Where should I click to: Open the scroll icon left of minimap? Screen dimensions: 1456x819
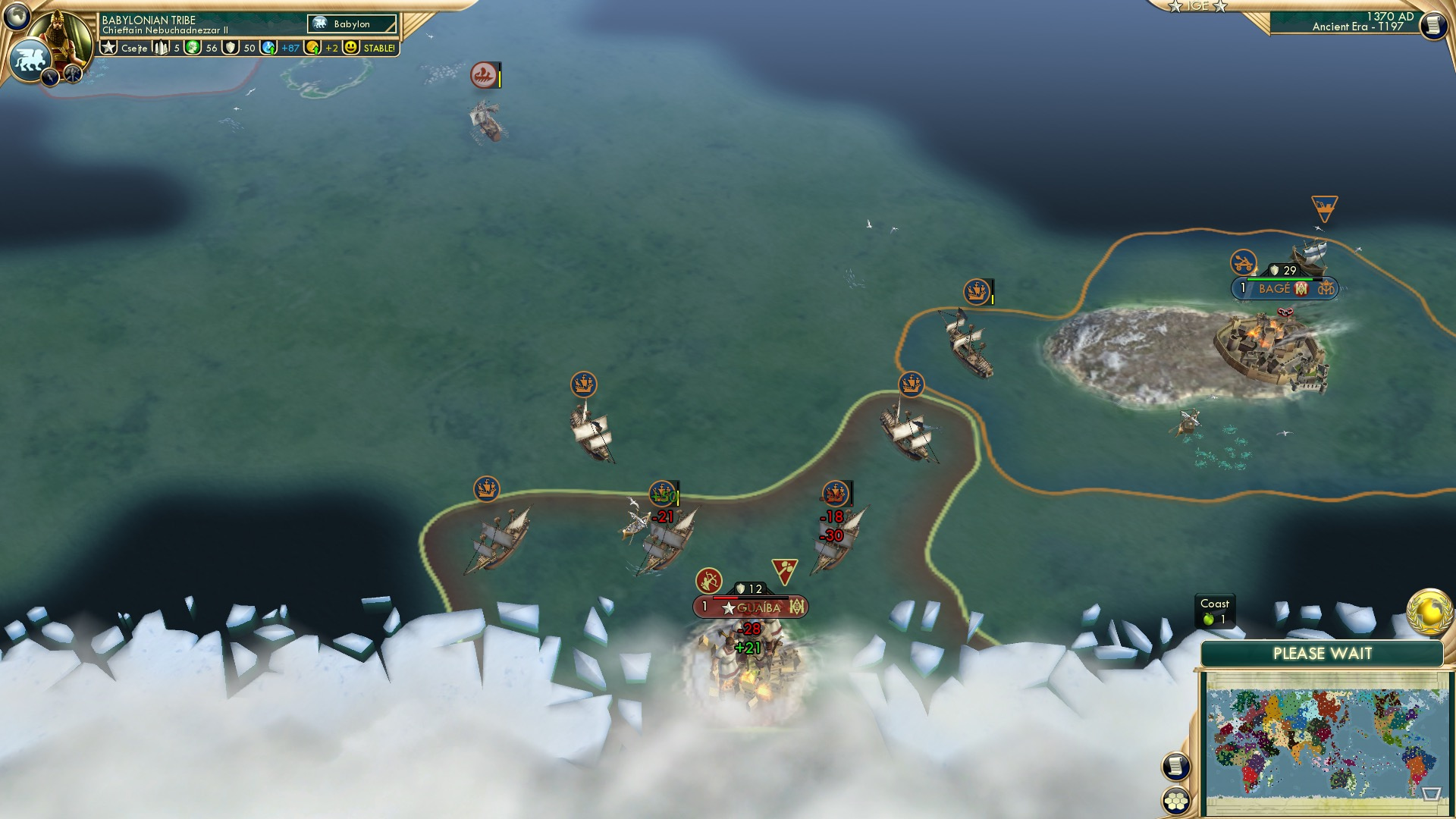tap(1175, 767)
